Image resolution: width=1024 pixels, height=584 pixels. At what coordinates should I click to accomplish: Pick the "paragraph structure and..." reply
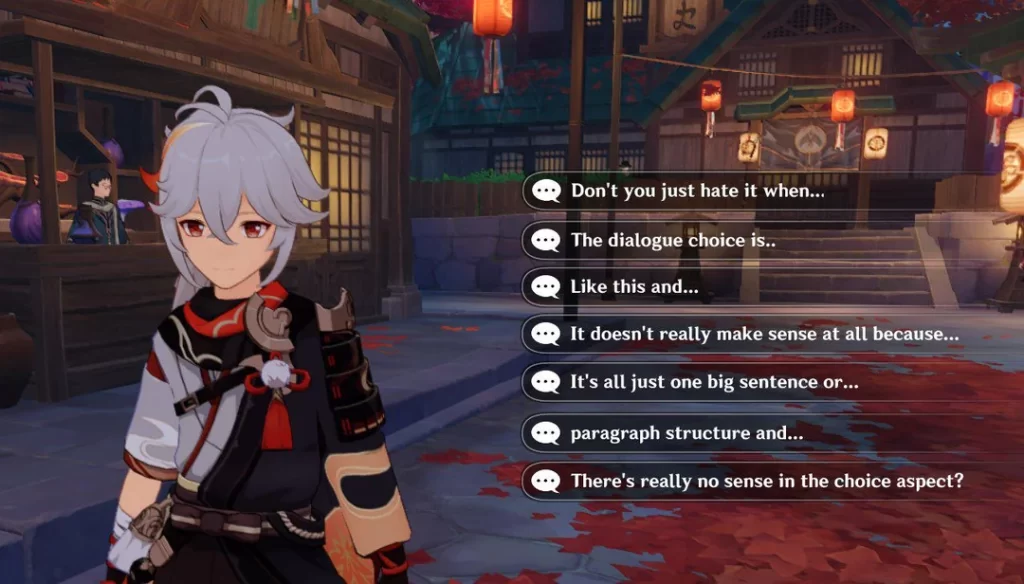point(686,433)
